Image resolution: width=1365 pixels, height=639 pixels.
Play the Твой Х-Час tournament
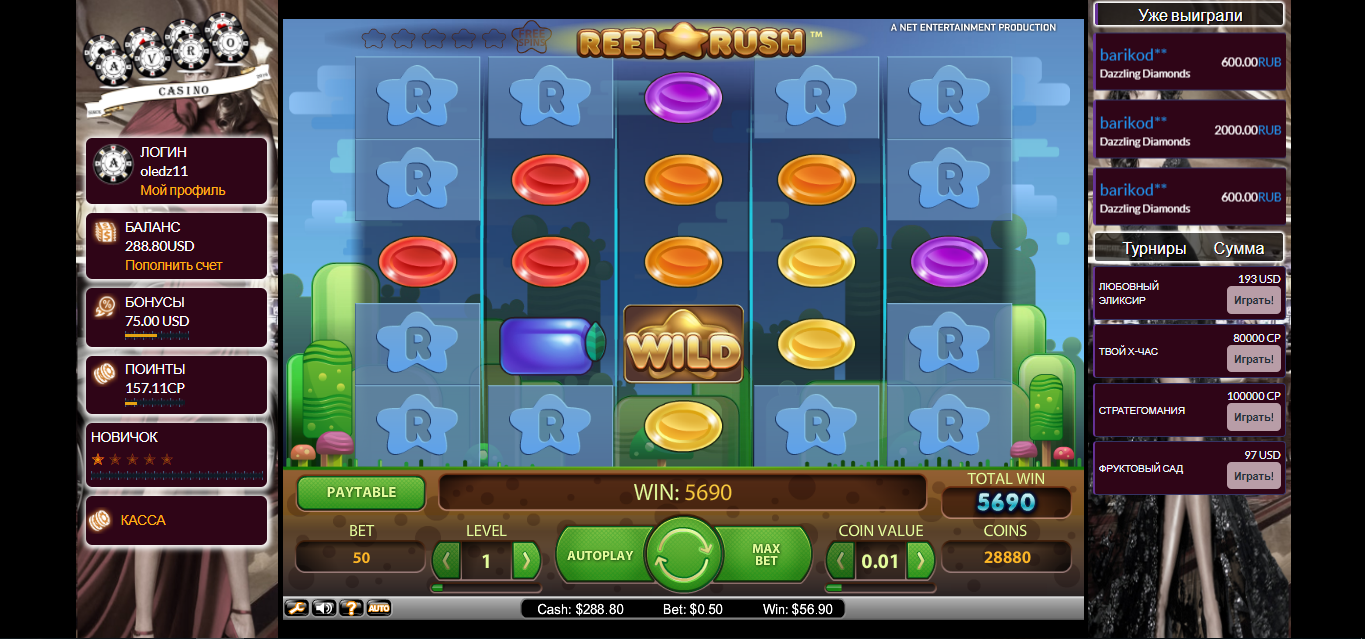[1253, 359]
